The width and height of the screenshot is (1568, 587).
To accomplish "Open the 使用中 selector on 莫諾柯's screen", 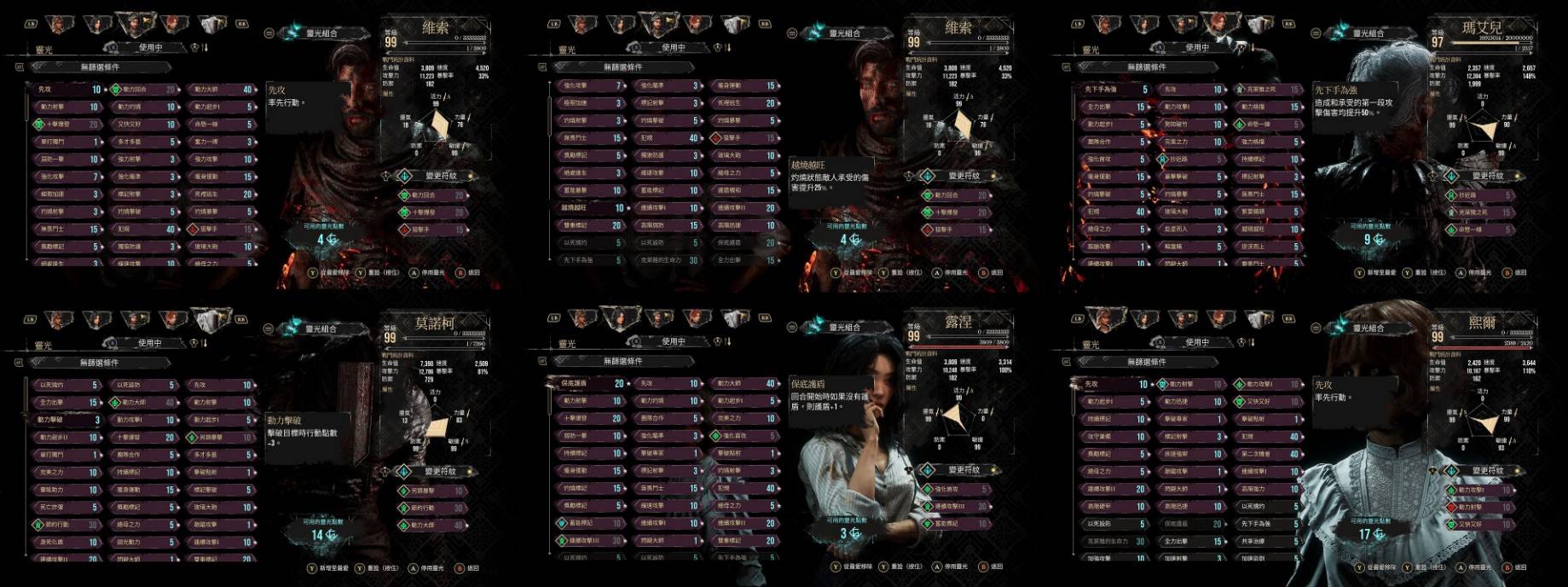I will point(150,343).
